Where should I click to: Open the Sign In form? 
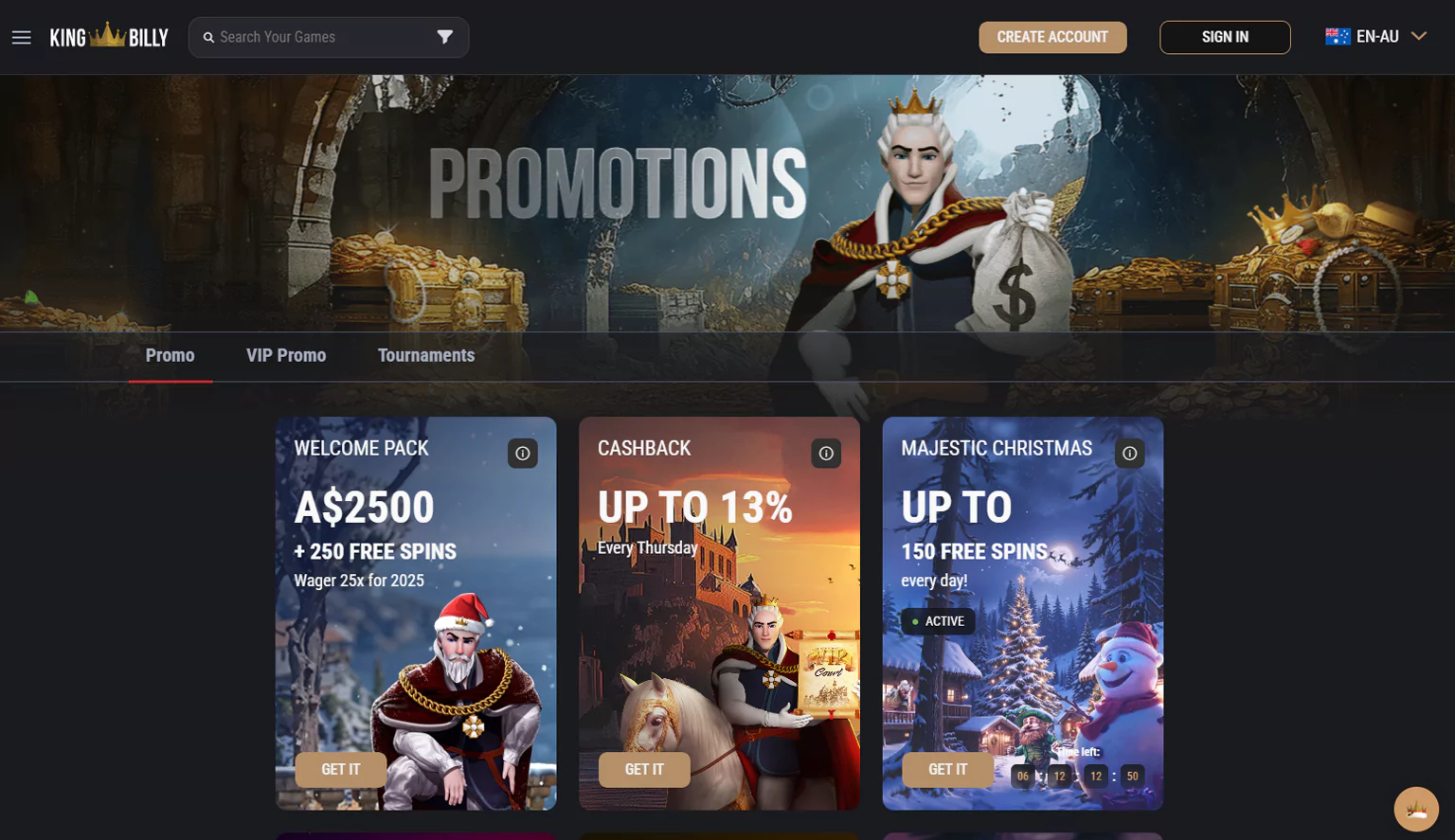point(1225,37)
